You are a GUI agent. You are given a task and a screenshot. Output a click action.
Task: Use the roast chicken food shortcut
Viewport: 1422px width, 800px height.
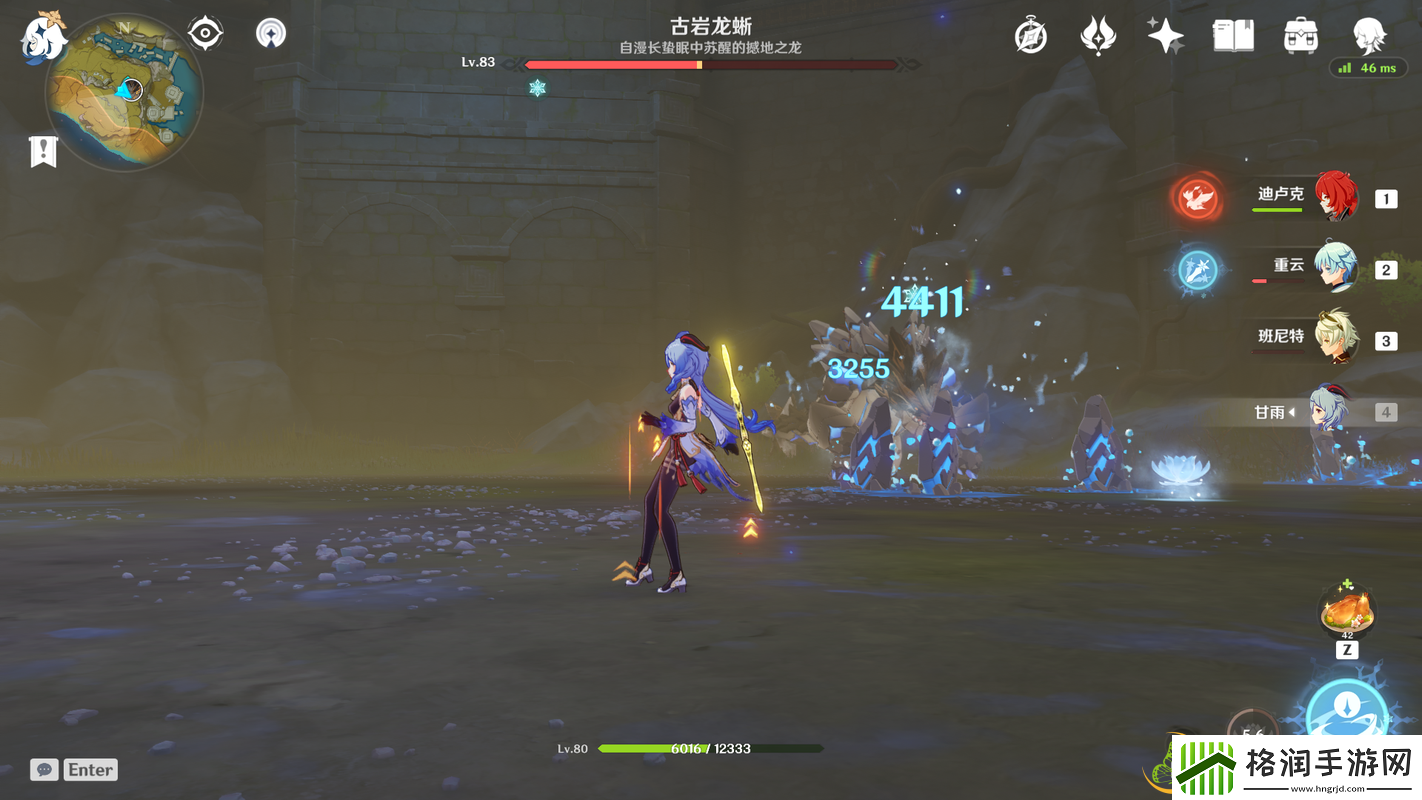[1347, 611]
